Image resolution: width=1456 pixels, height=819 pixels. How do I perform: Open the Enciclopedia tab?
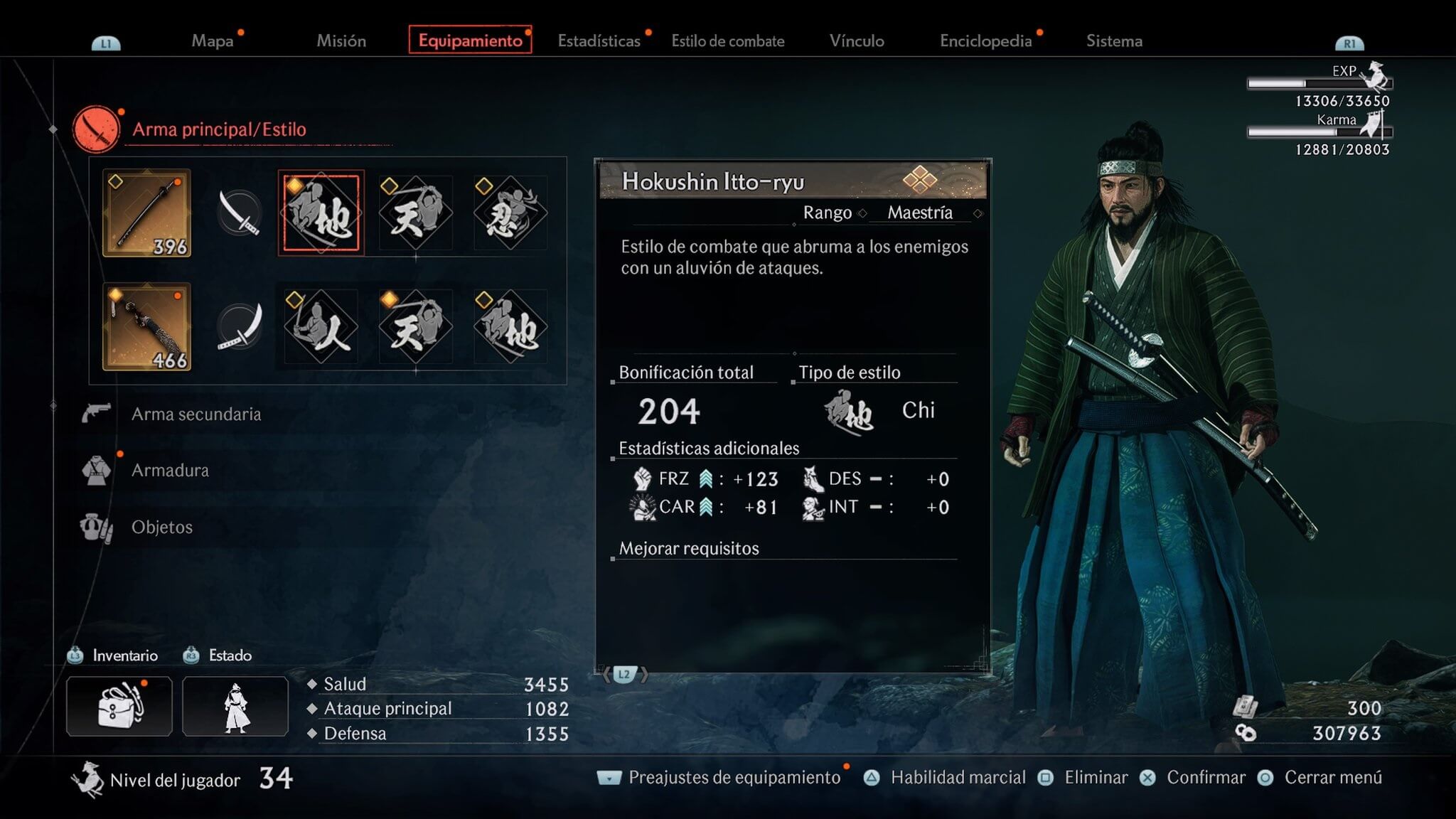985,41
